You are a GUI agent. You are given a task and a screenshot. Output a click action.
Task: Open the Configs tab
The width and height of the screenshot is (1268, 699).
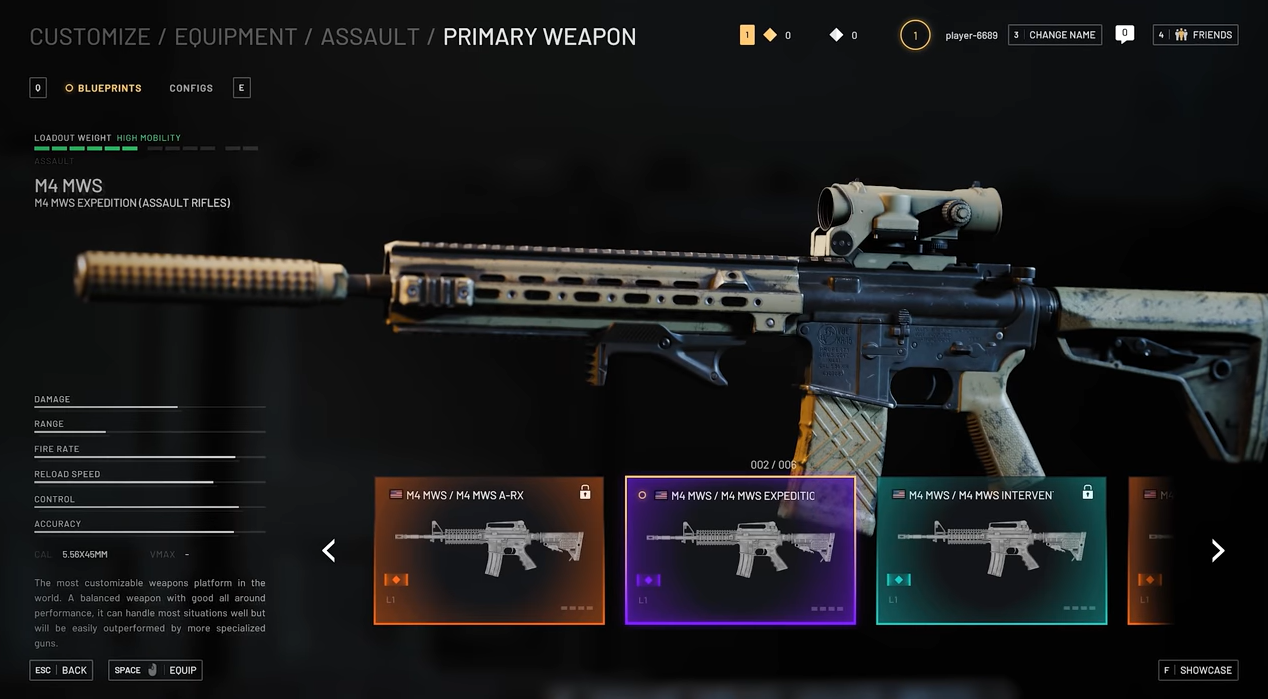[191, 88]
